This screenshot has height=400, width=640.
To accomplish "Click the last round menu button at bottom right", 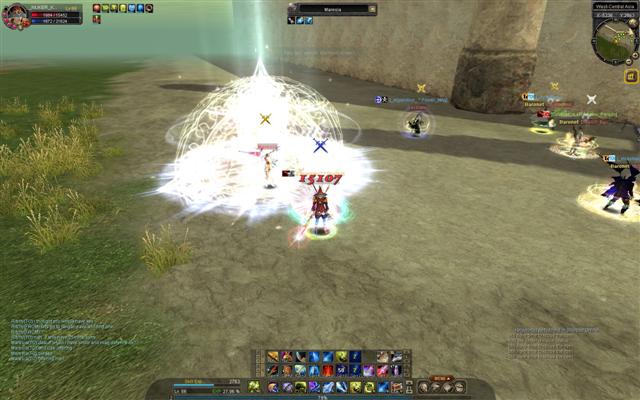I will click(459, 386).
